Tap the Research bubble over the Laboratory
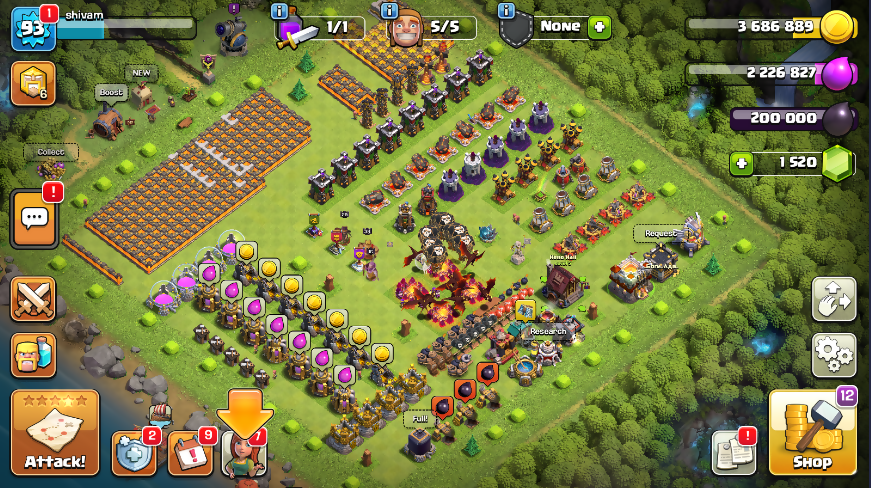Image resolution: width=871 pixels, height=488 pixels. [x=547, y=331]
